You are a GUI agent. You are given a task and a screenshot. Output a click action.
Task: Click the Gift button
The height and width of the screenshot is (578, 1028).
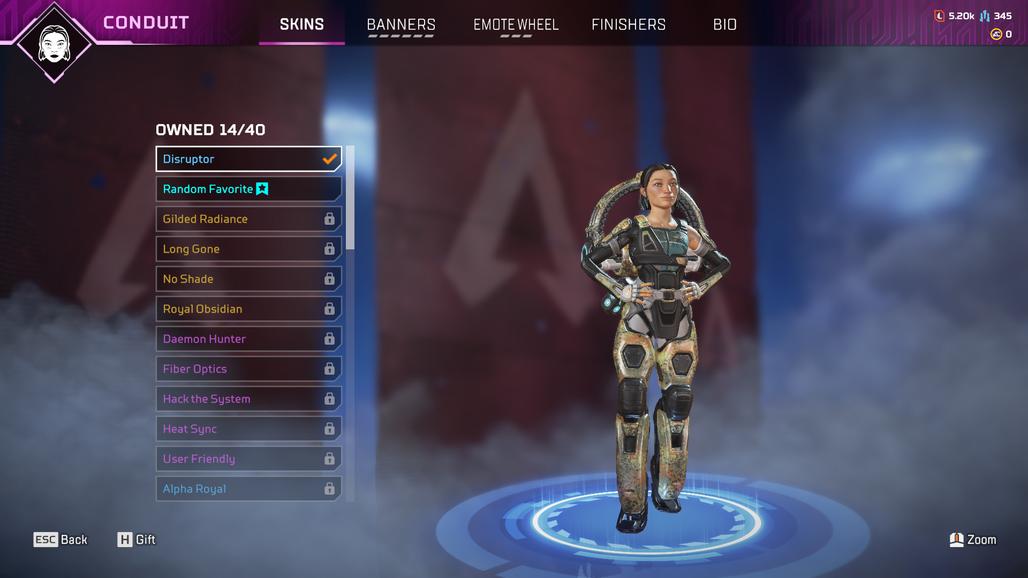136,540
